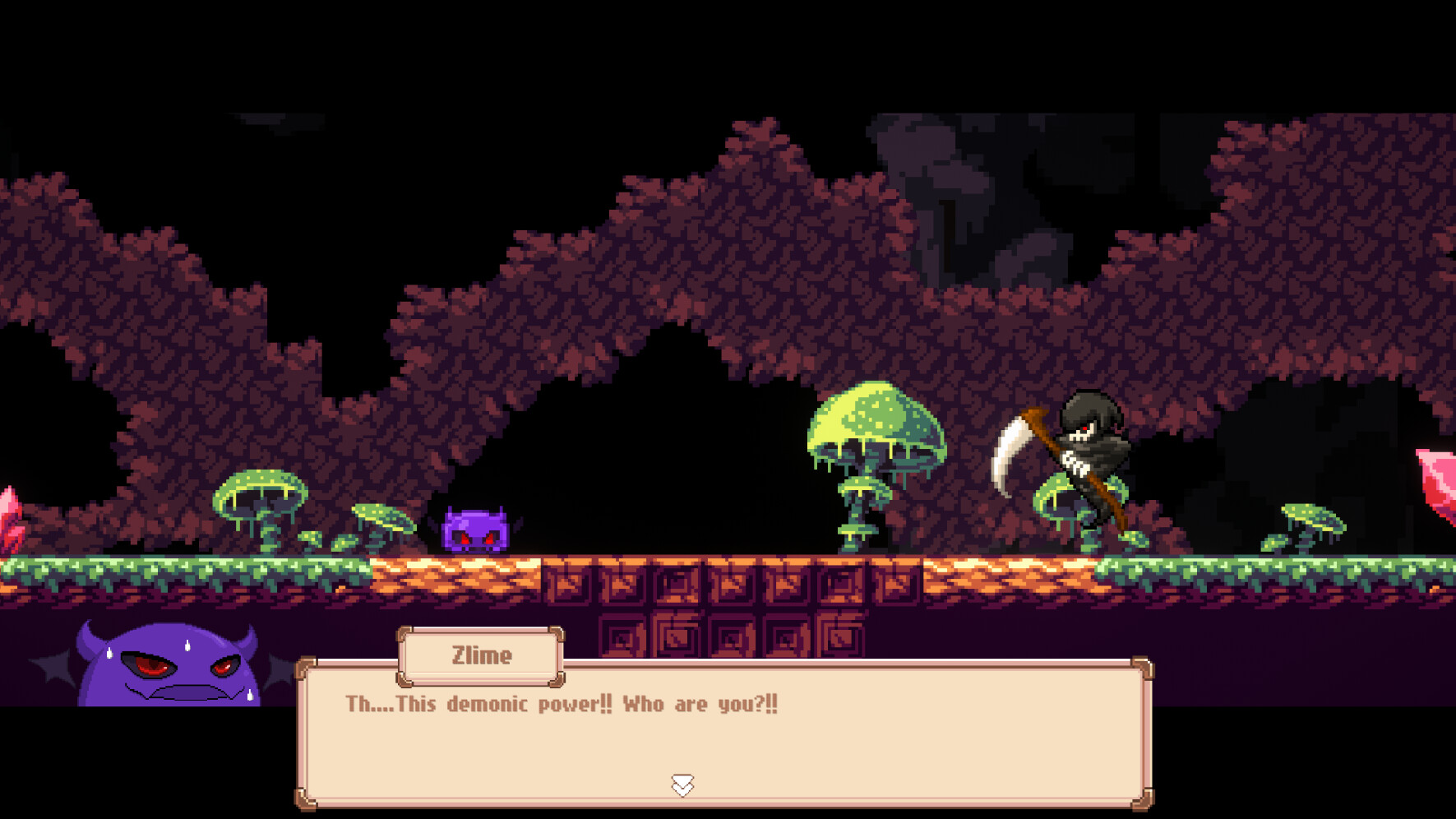Image resolution: width=1456 pixels, height=819 pixels.
Task: Select the Zlime name banner
Action: click(x=482, y=655)
